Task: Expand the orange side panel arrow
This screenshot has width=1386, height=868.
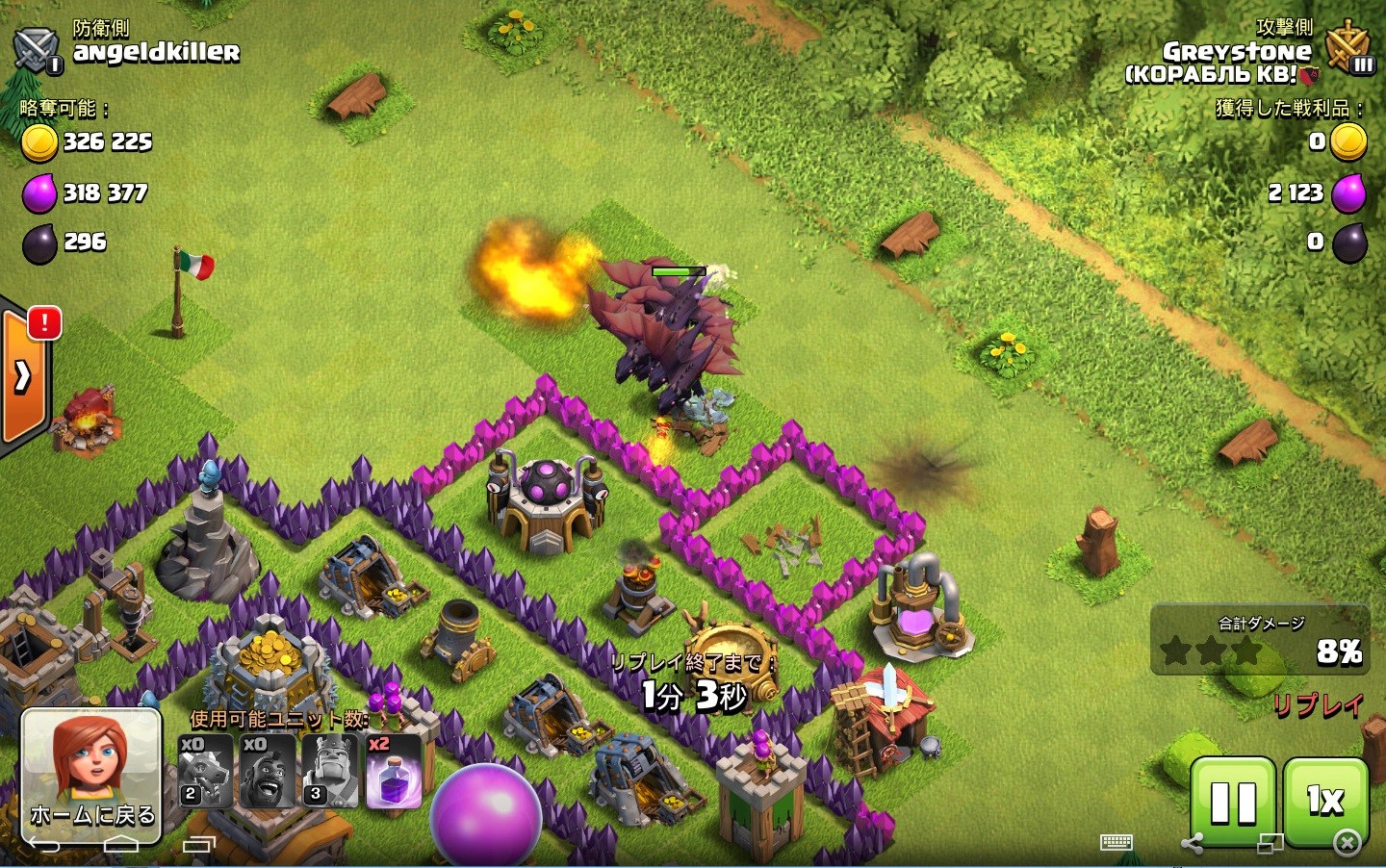Action: (x=23, y=376)
